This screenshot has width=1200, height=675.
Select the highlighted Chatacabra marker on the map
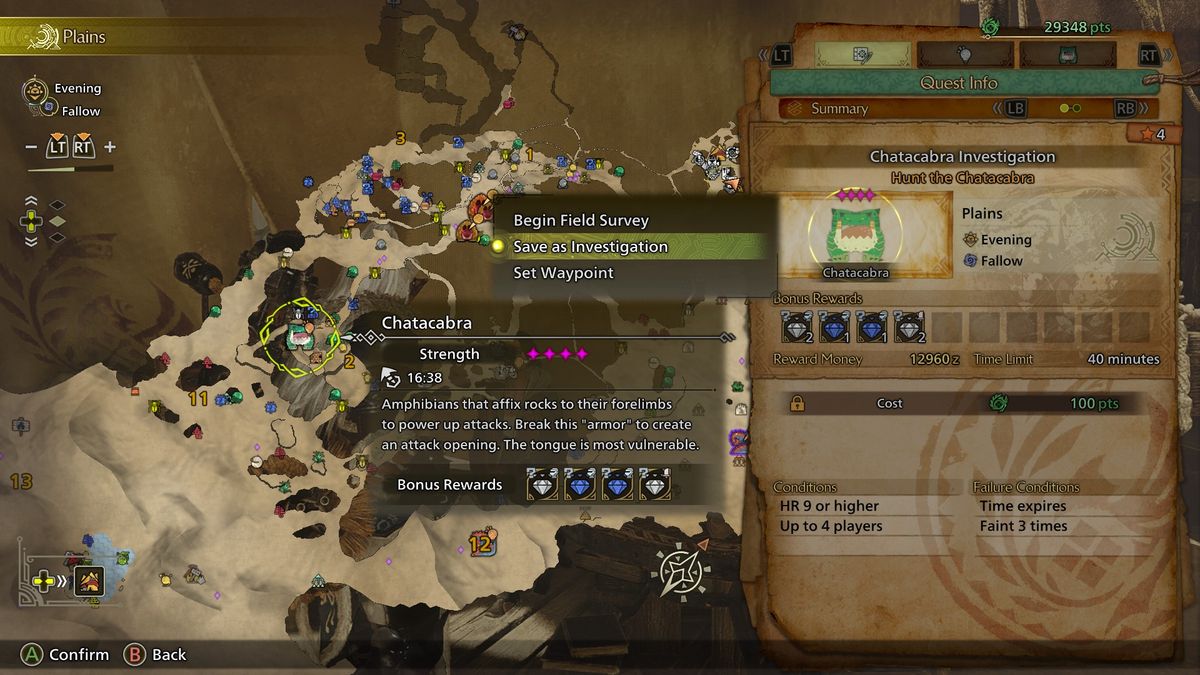pyautogui.click(x=298, y=335)
